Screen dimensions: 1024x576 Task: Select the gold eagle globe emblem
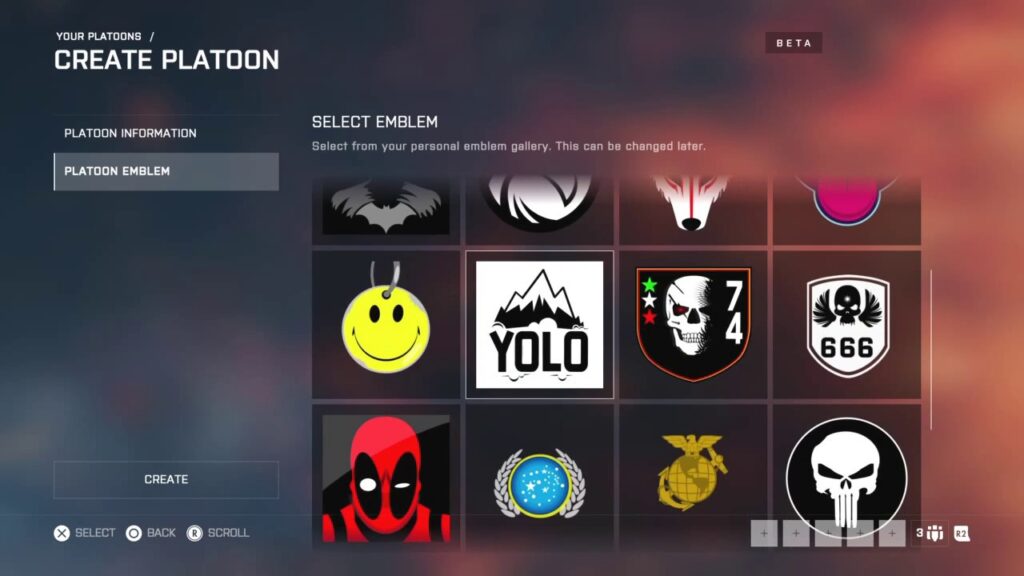[693, 478]
